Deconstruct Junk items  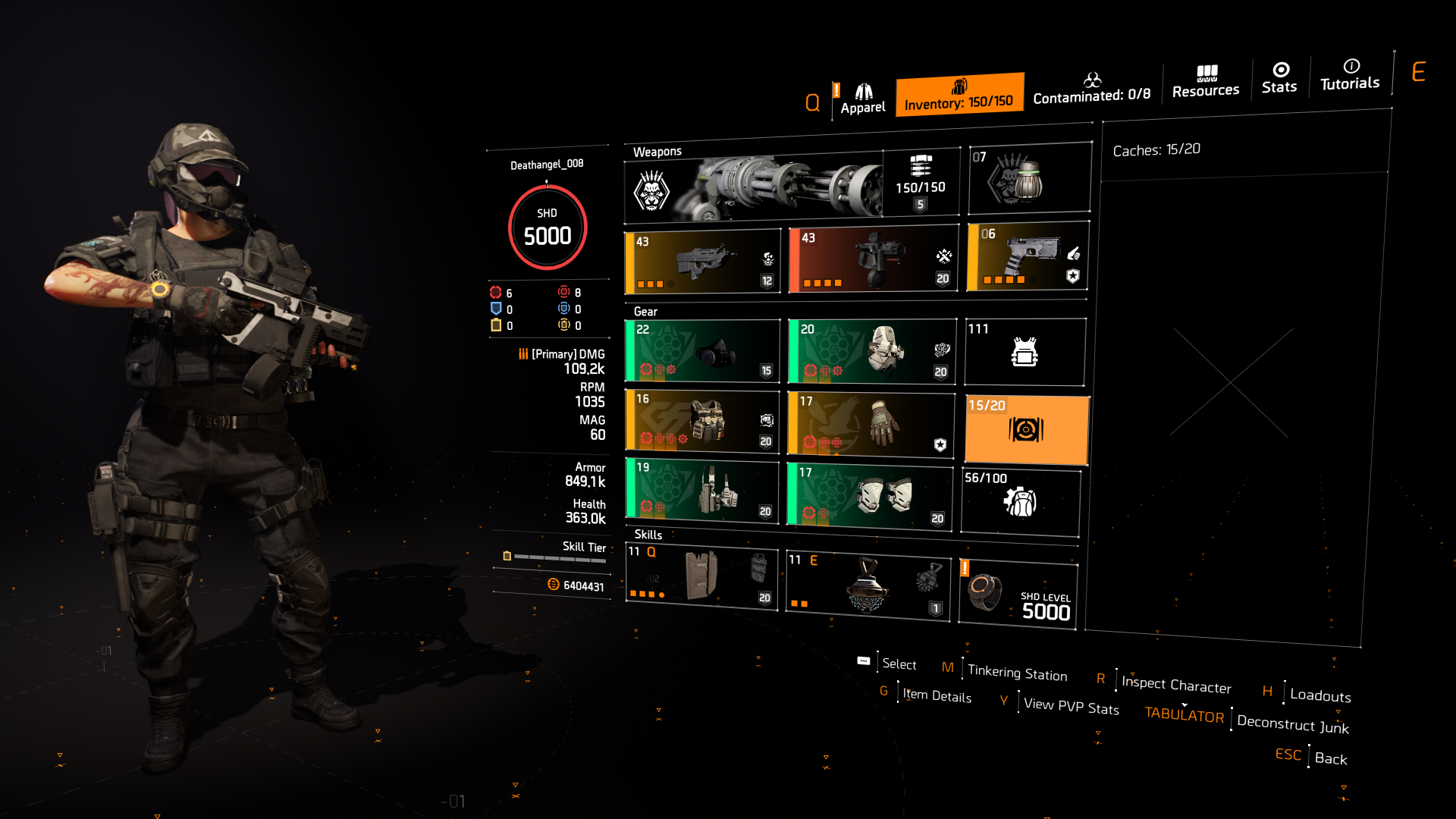pyautogui.click(x=1291, y=724)
